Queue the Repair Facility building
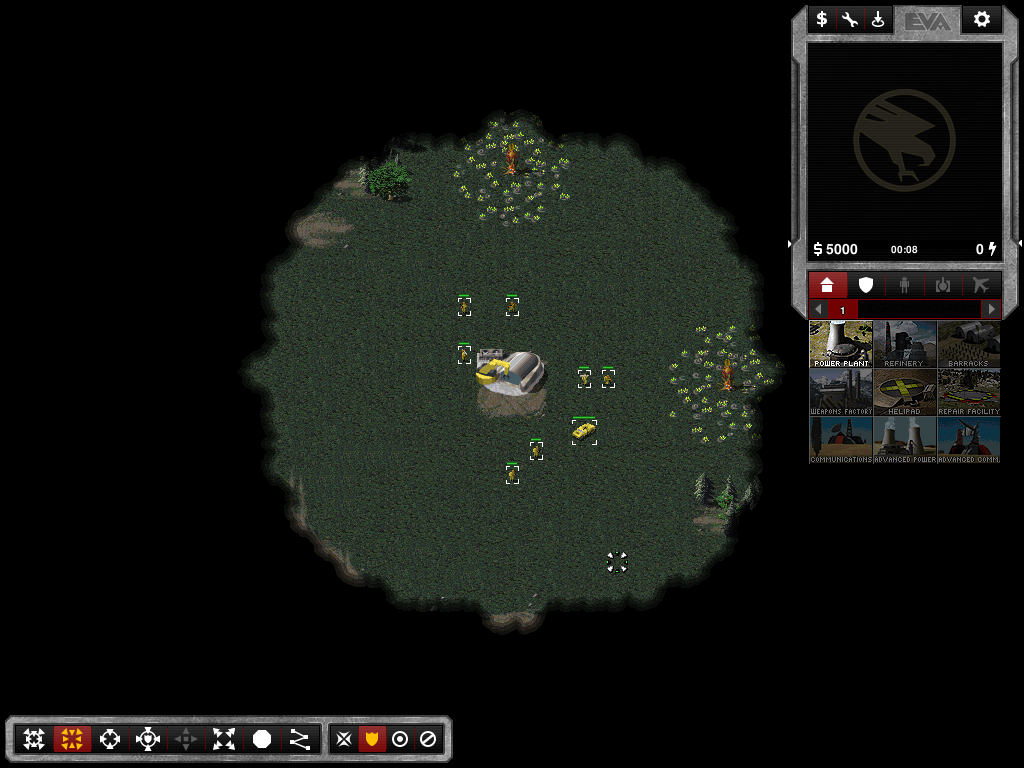 coord(968,392)
